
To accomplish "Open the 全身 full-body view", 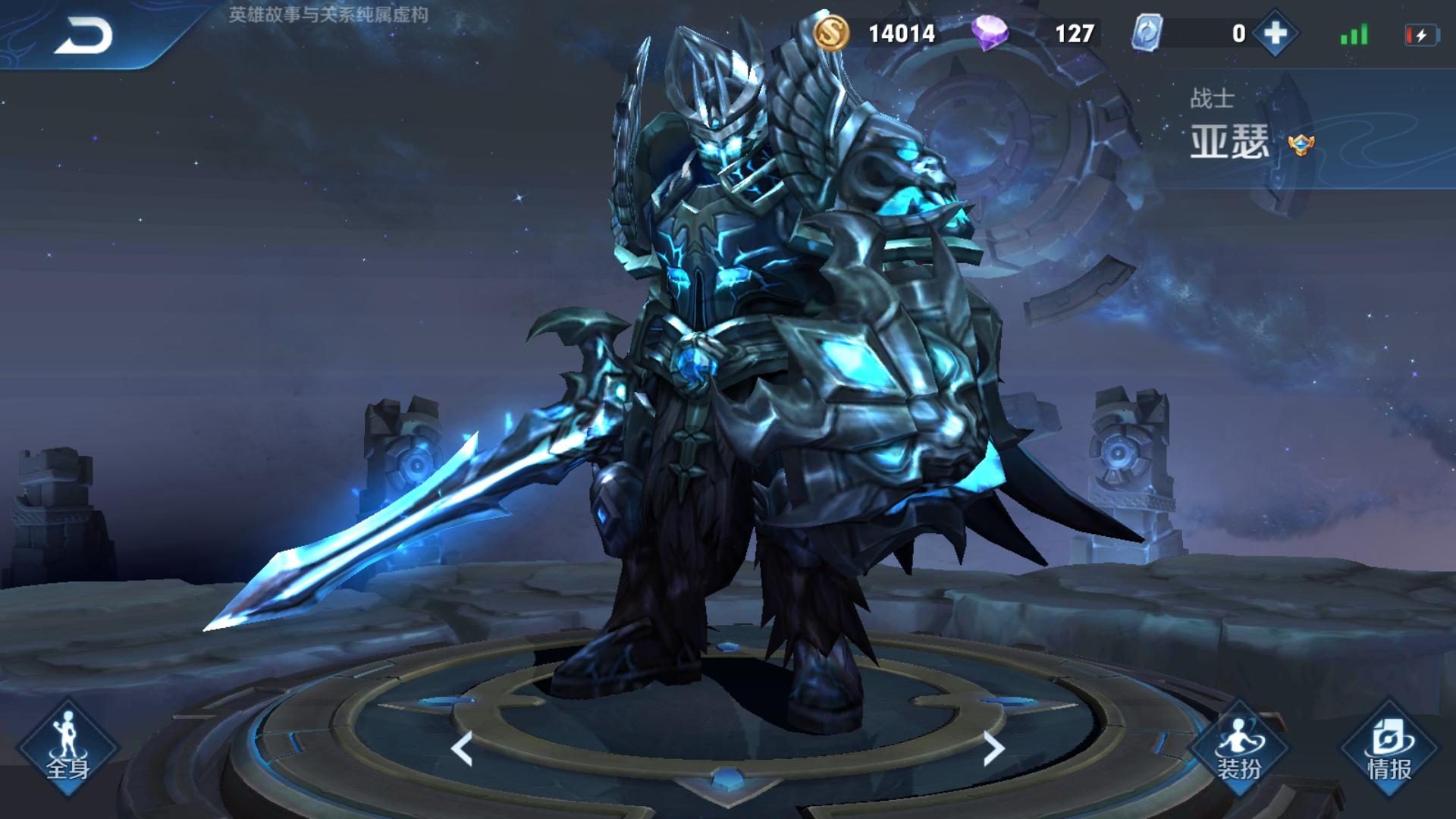I will click(67, 747).
